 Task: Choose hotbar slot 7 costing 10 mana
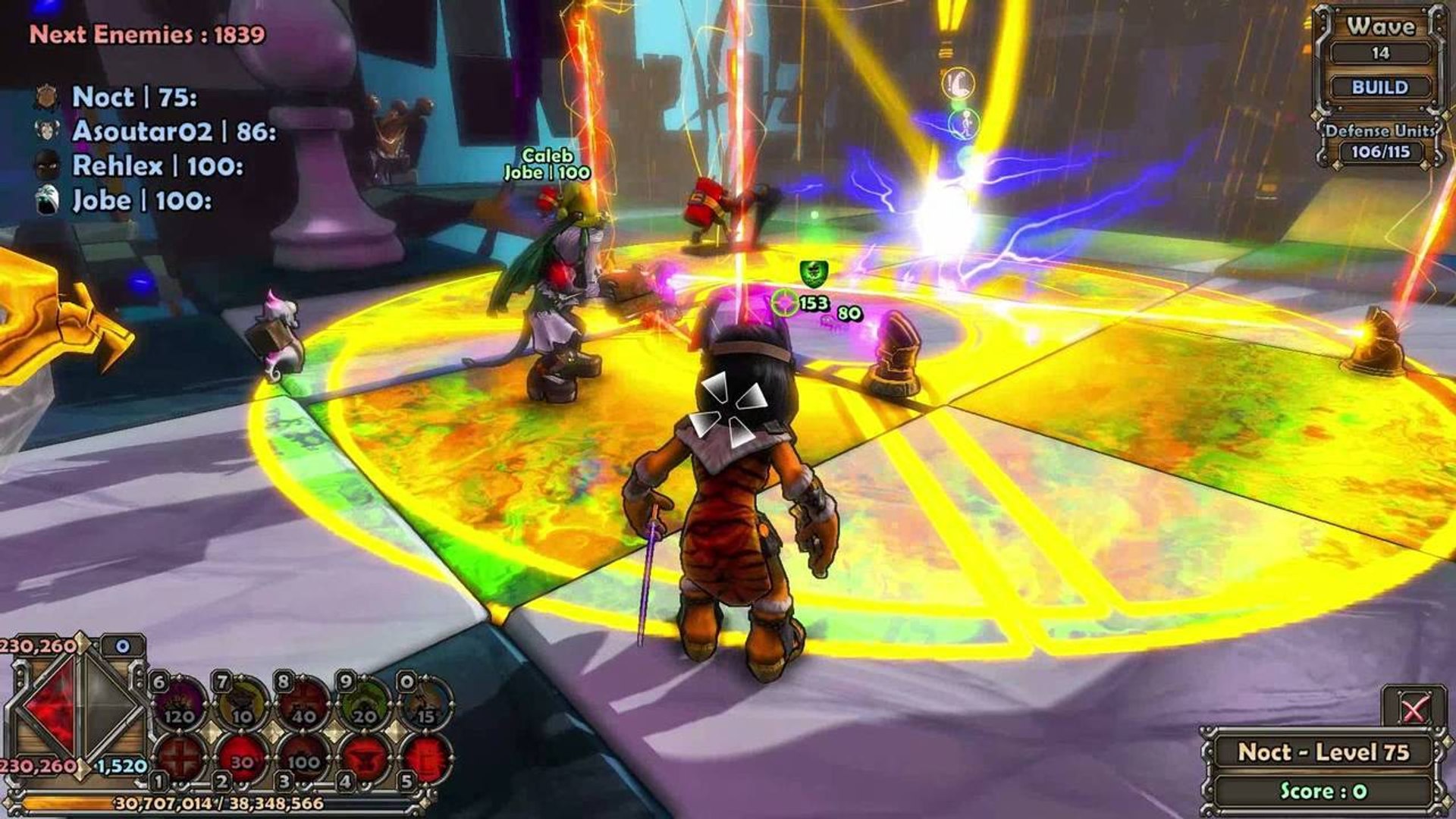[243, 702]
